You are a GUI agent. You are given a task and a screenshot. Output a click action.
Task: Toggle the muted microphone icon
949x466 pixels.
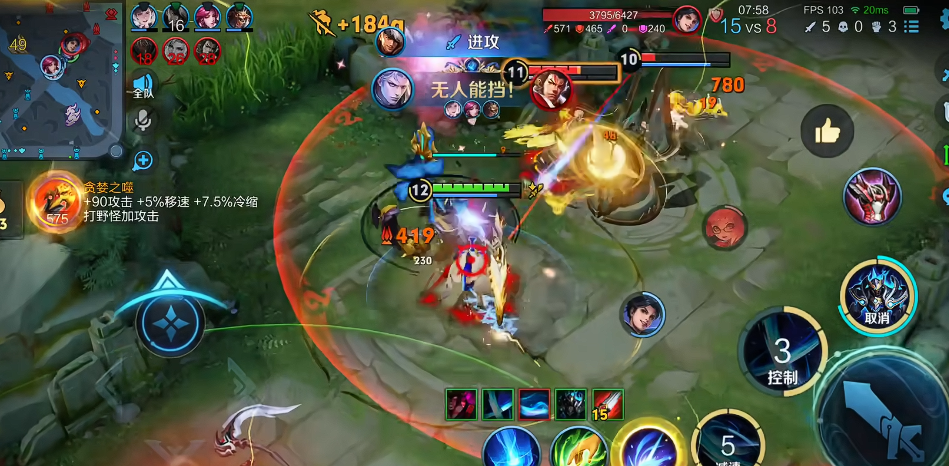(x=144, y=122)
